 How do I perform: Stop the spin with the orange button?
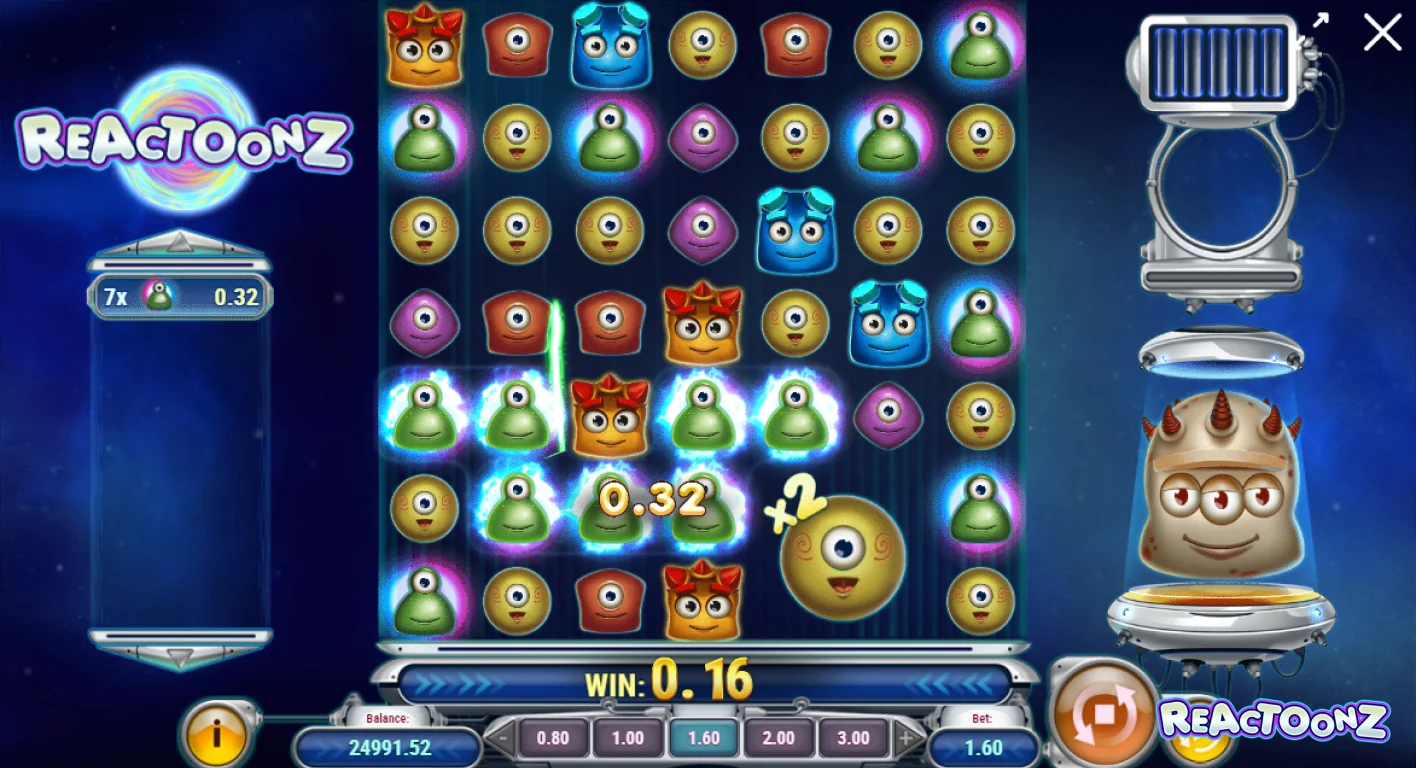1102,713
